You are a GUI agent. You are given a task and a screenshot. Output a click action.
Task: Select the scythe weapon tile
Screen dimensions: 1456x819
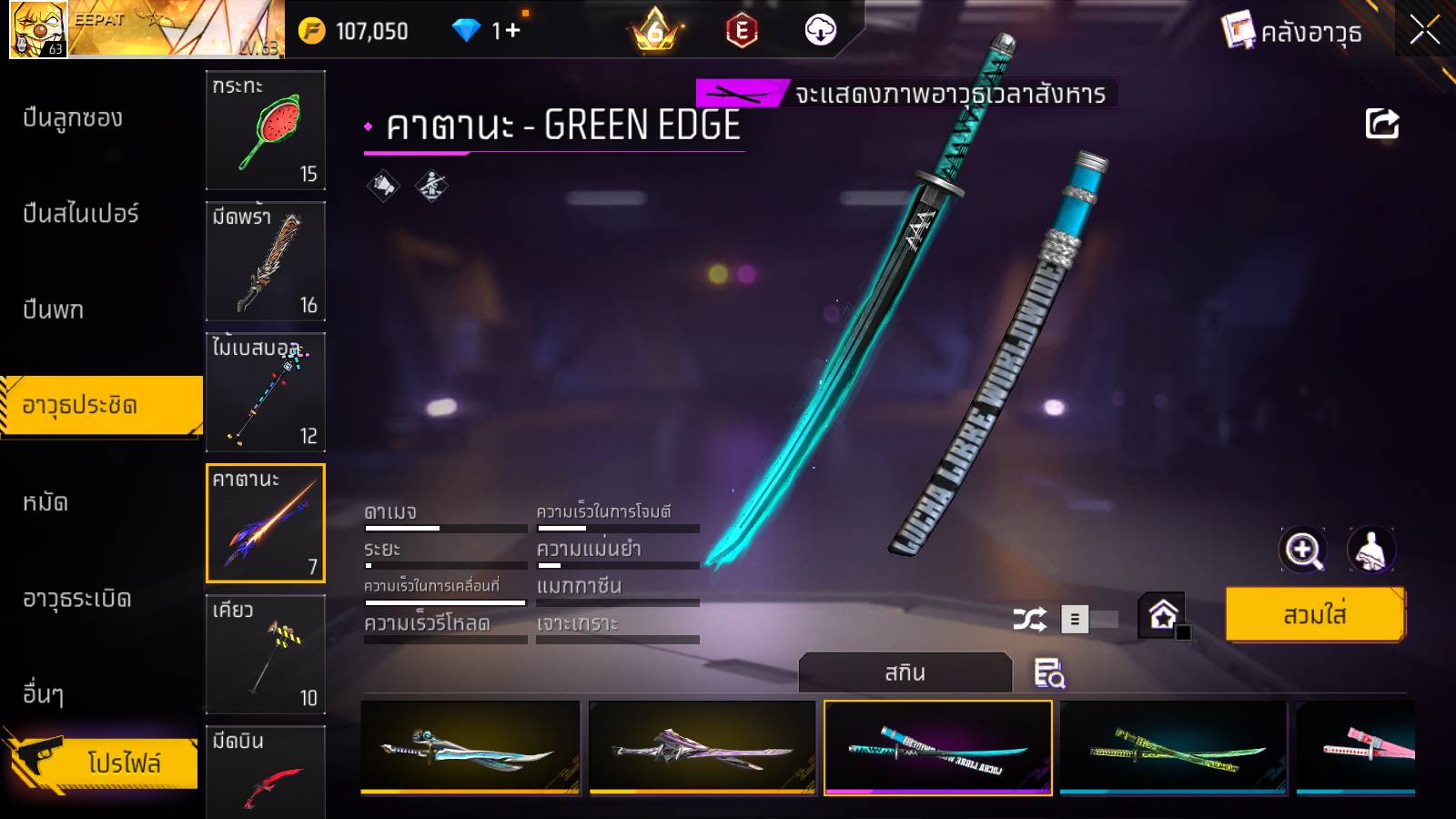click(266, 654)
